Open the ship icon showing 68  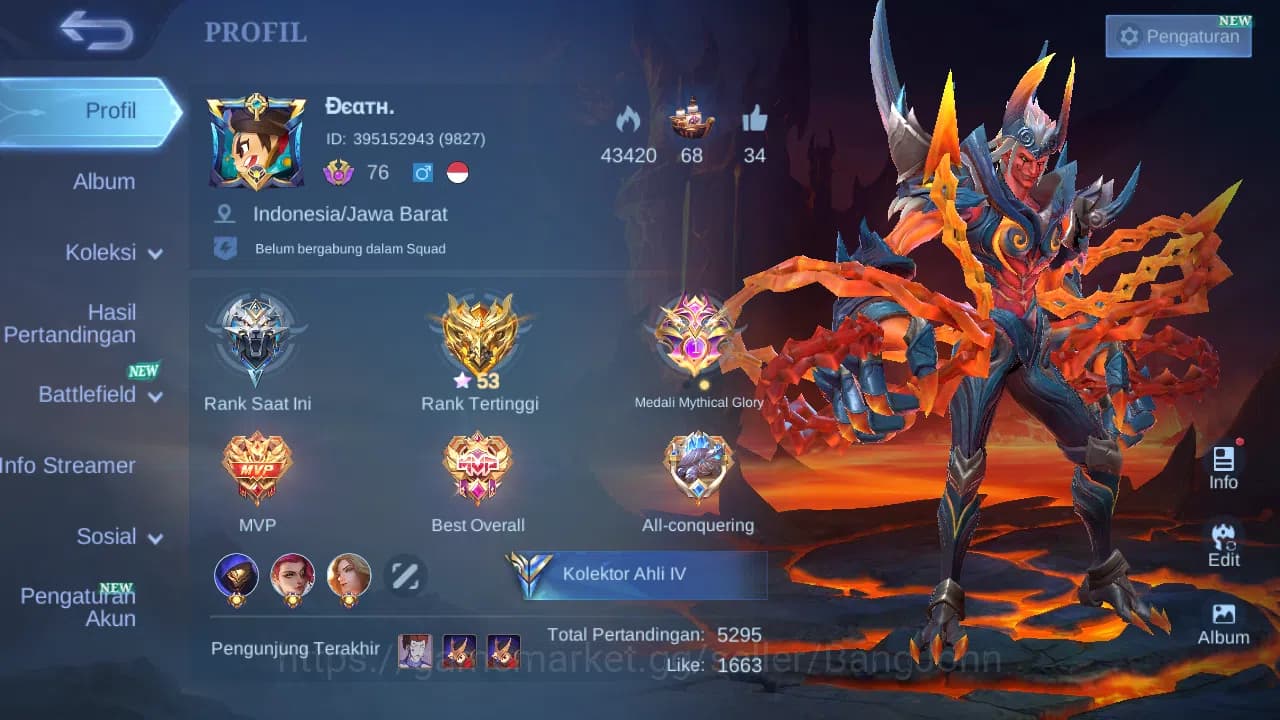pos(691,122)
